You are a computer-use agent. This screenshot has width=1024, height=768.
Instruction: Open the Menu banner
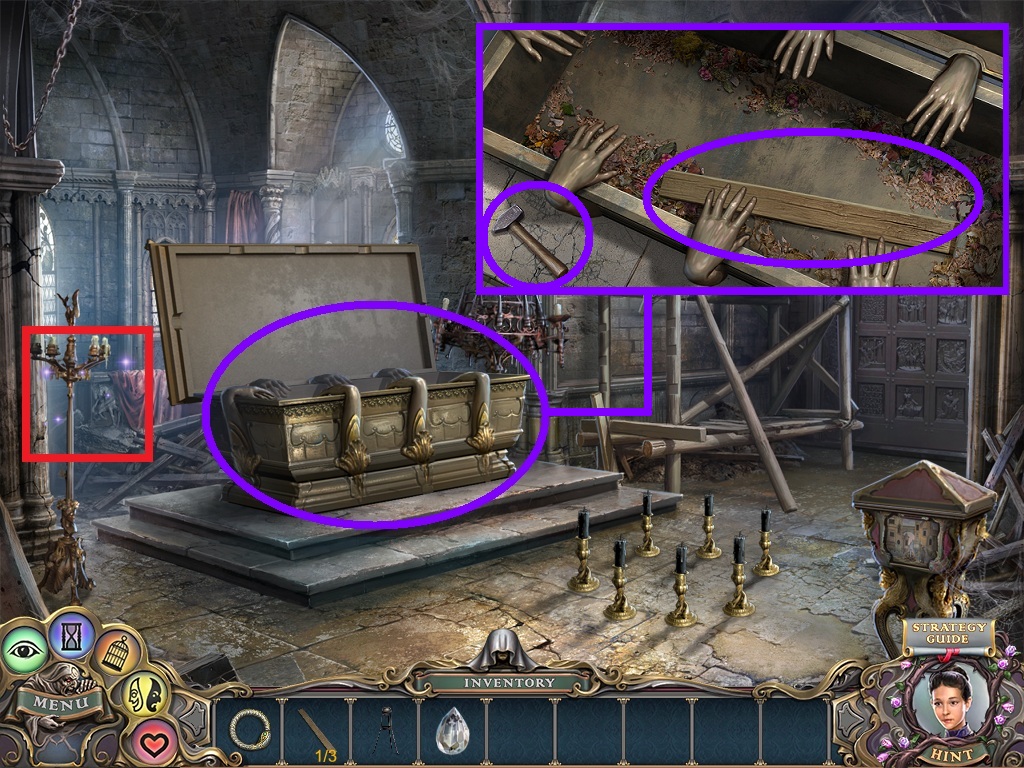tap(58, 701)
